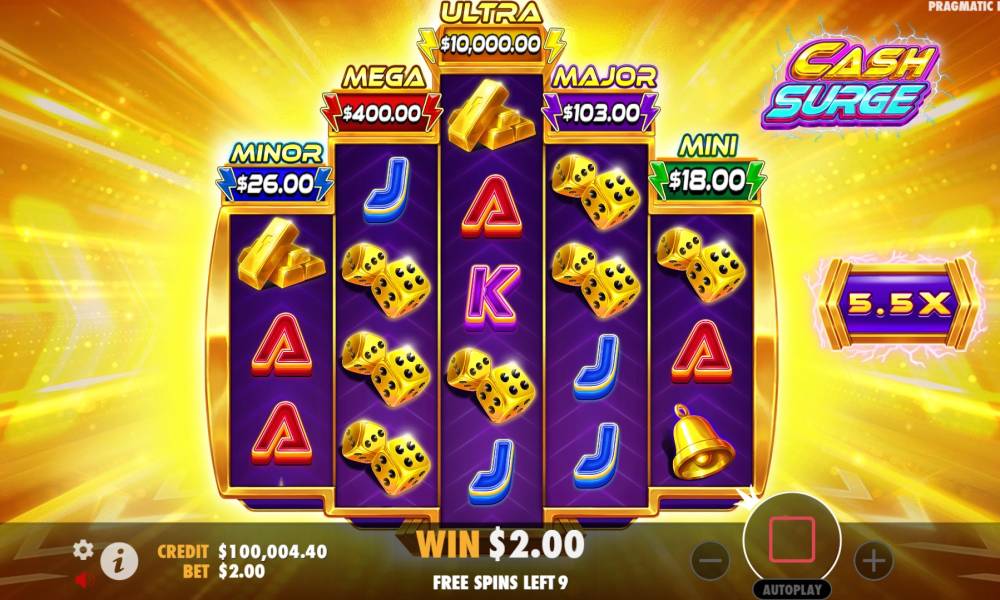Screen dimensions: 1000x600
Task: Open the Autoplay options
Action: pyautogui.click(x=791, y=589)
